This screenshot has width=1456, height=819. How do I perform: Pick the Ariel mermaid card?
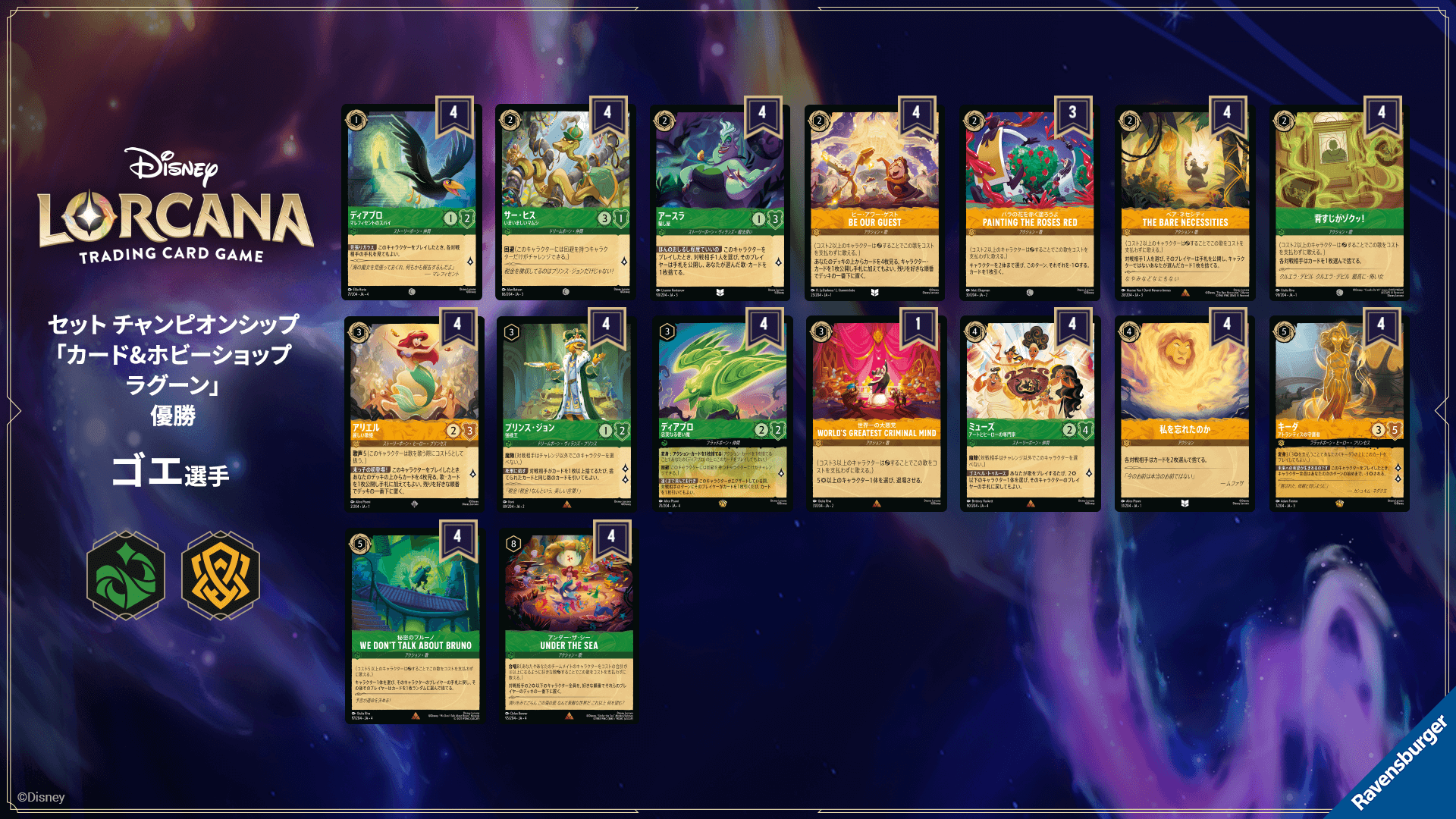pyautogui.click(x=414, y=414)
